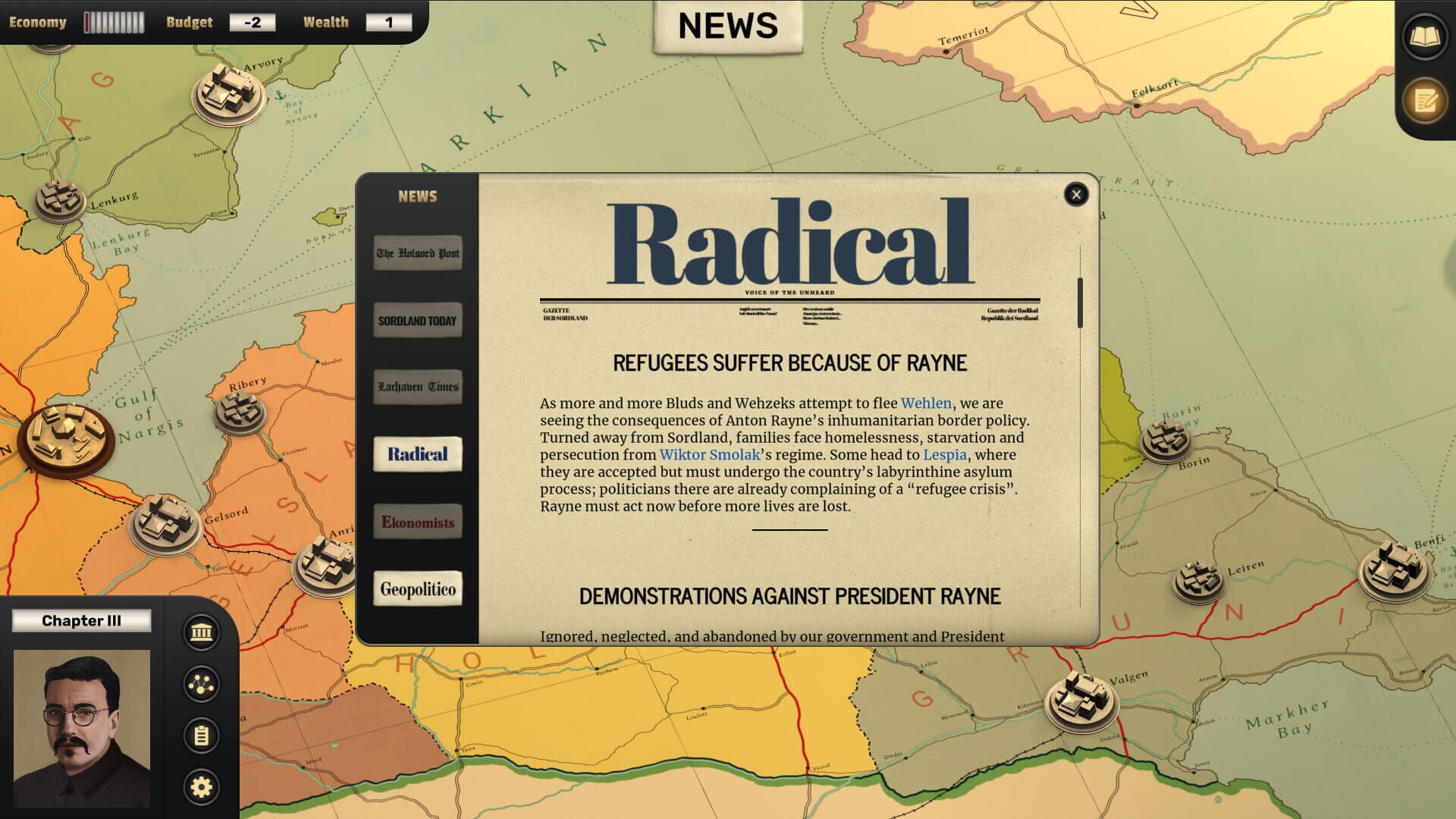1456x819 pixels.
Task: Open the relations network icon
Action: pos(200,682)
